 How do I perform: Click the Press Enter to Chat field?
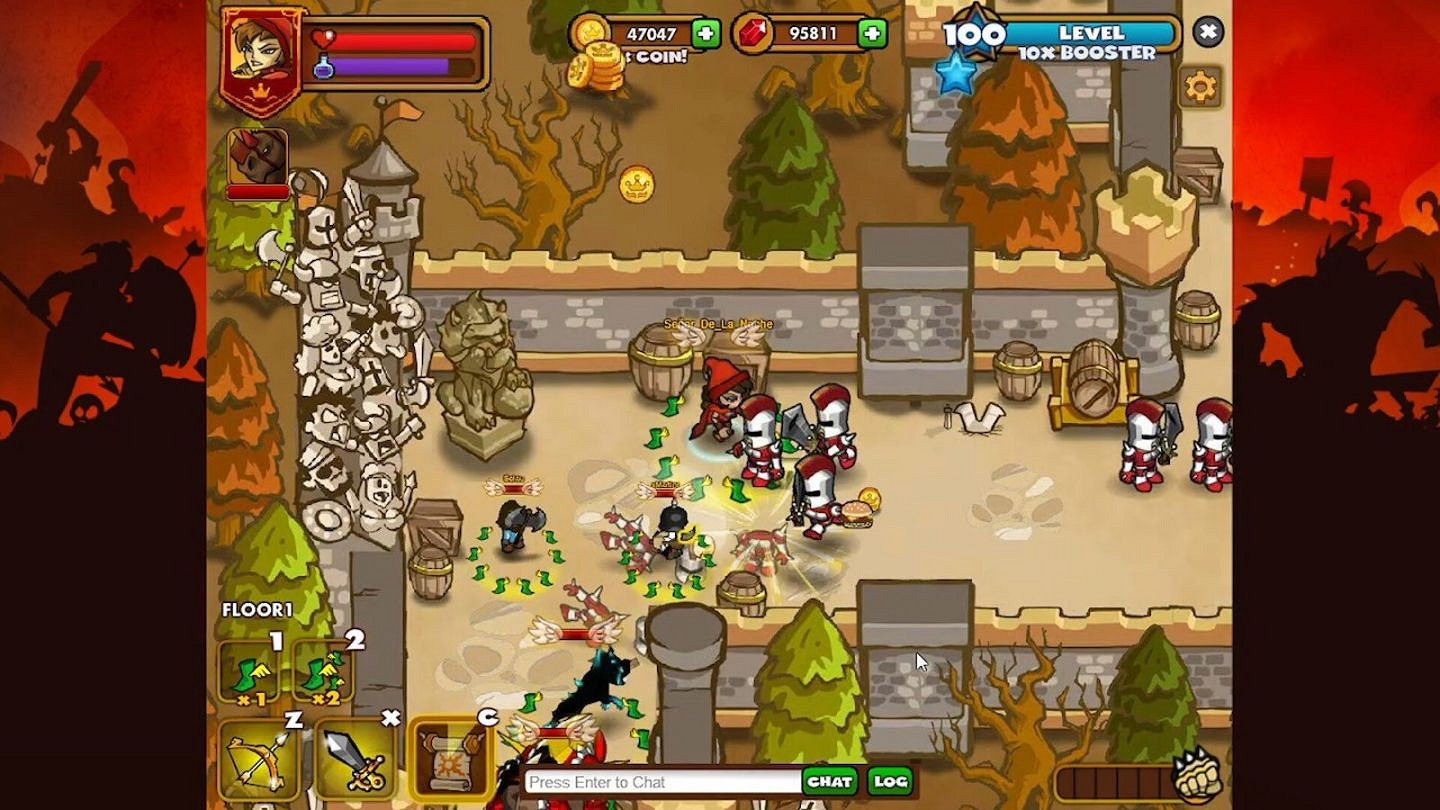click(x=650, y=783)
